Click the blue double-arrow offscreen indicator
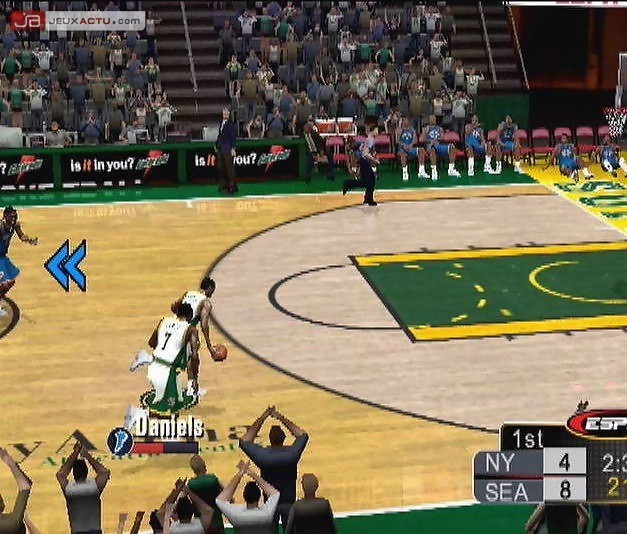Image resolution: width=627 pixels, height=534 pixels. coord(65,265)
